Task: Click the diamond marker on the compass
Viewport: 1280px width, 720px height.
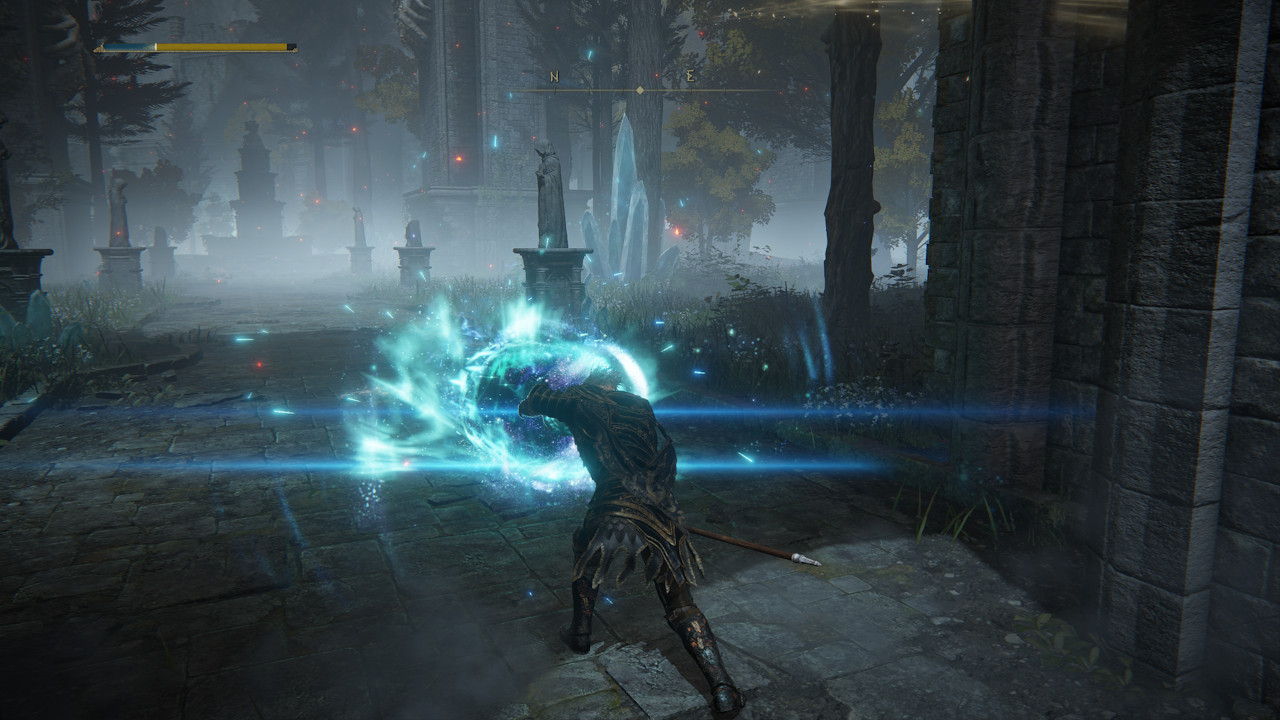Action: tap(639, 91)
